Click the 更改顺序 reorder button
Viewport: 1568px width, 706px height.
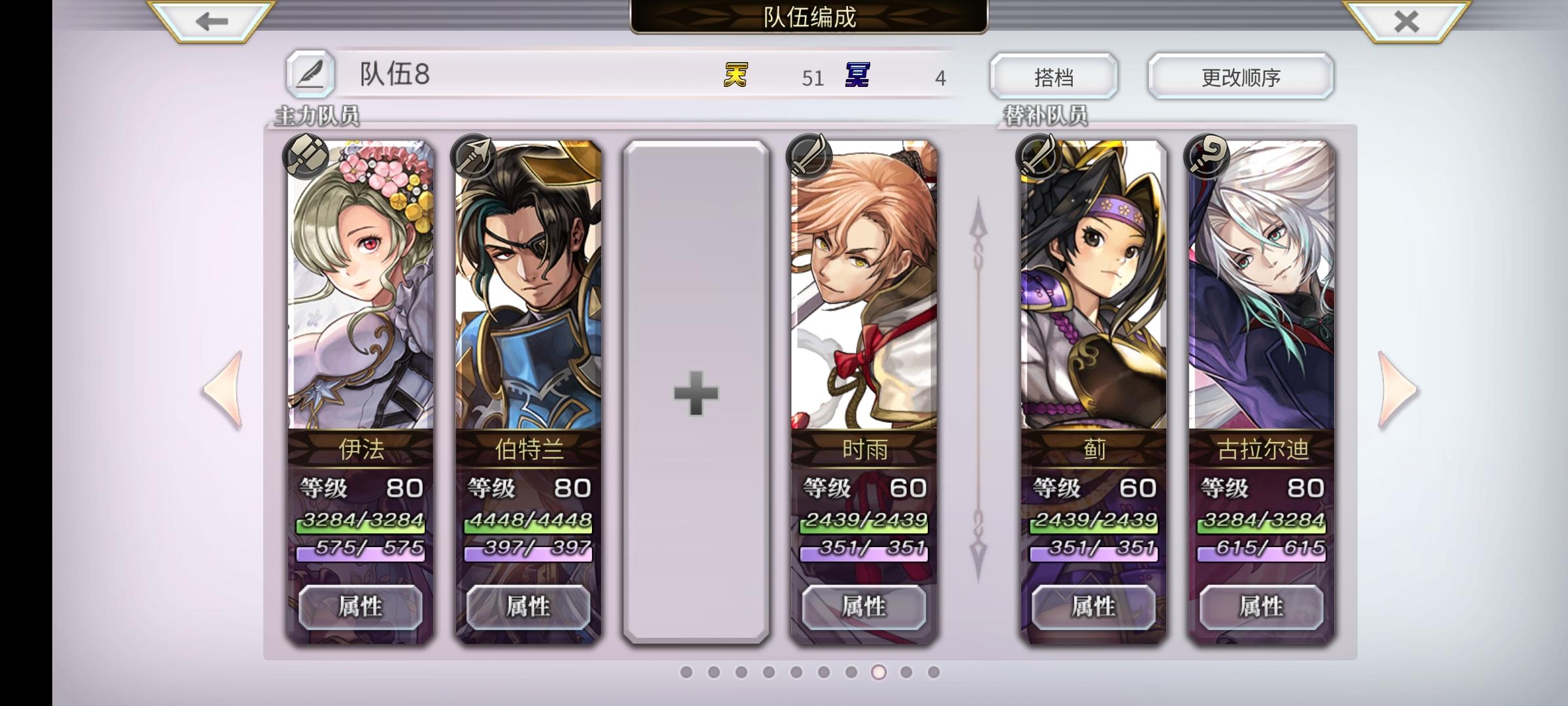(x=1240, y=76)
